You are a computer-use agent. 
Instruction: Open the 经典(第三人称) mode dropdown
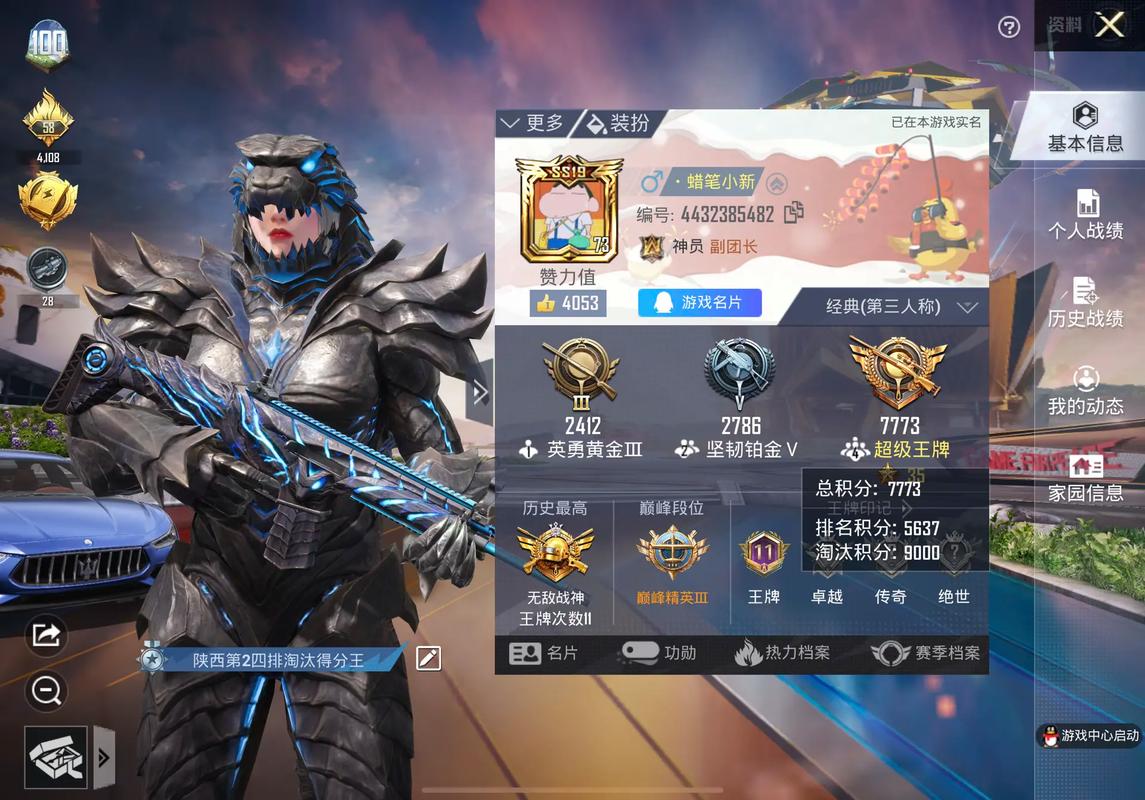900,307
